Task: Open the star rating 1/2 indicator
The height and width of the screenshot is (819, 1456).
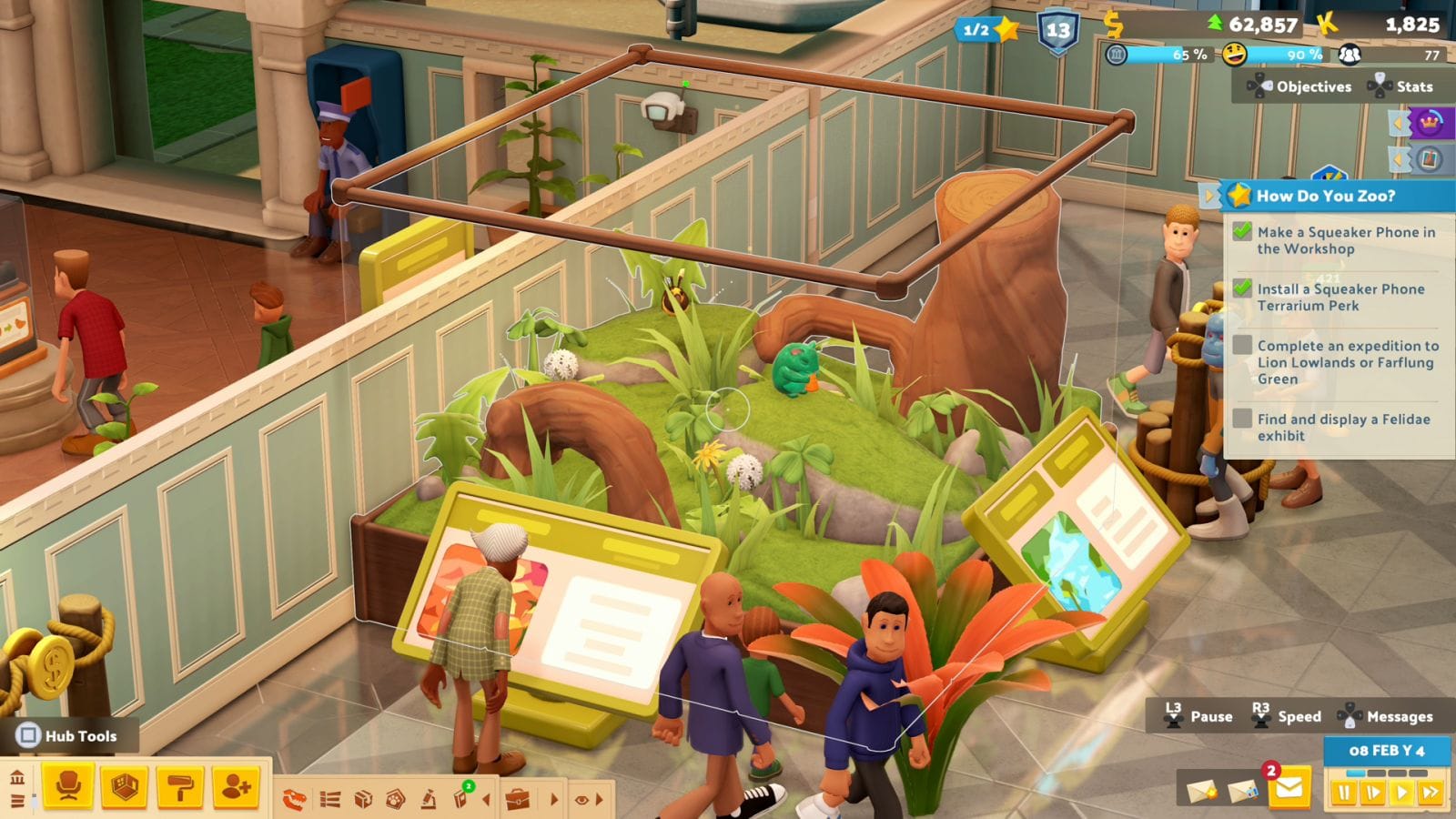Action: (x=989, y=30)
